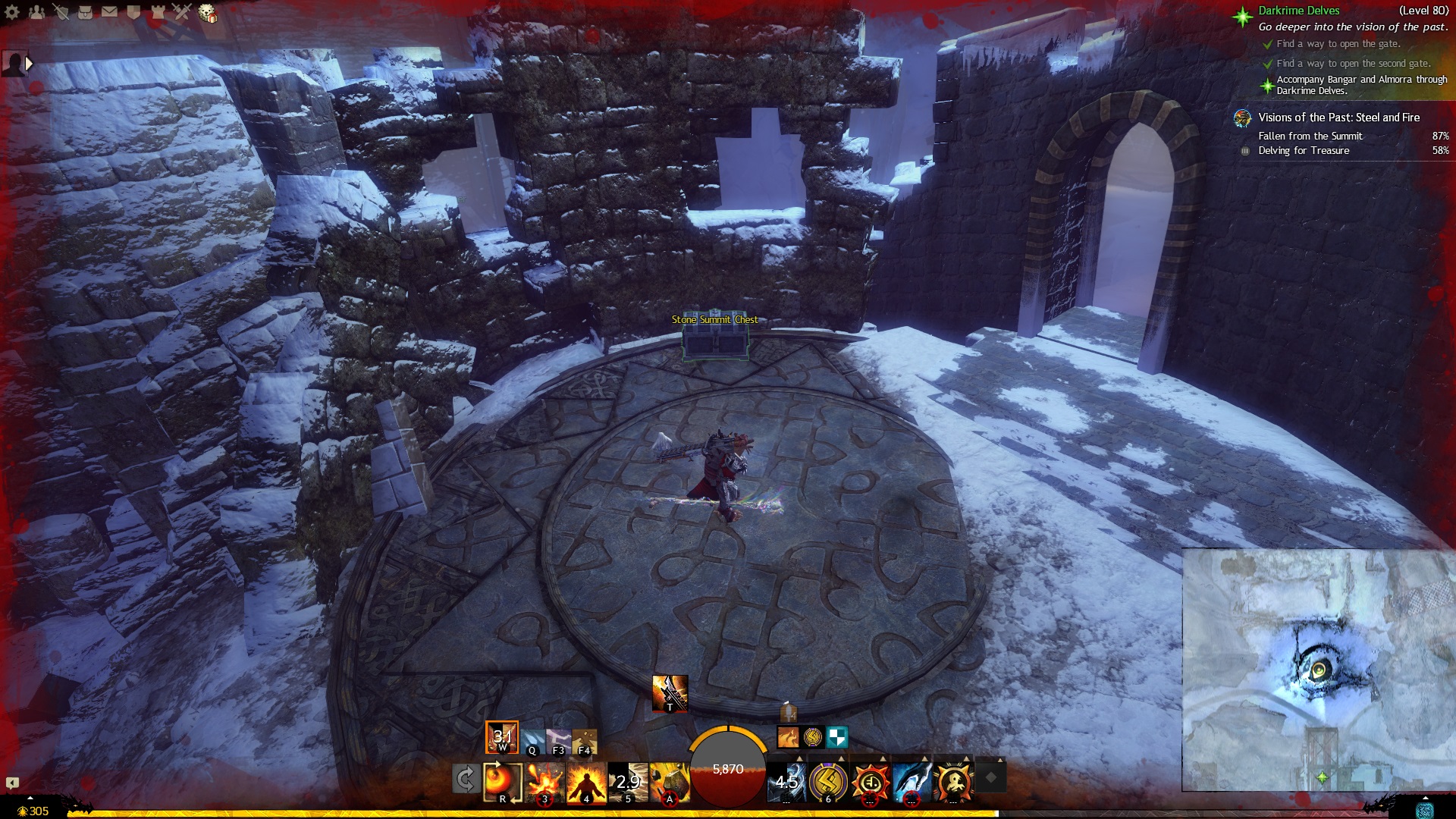This screenshot has height=819, width=1456.
Task: Click the Darkrime Delves objective tracker title
Action: pos(1298,11)
